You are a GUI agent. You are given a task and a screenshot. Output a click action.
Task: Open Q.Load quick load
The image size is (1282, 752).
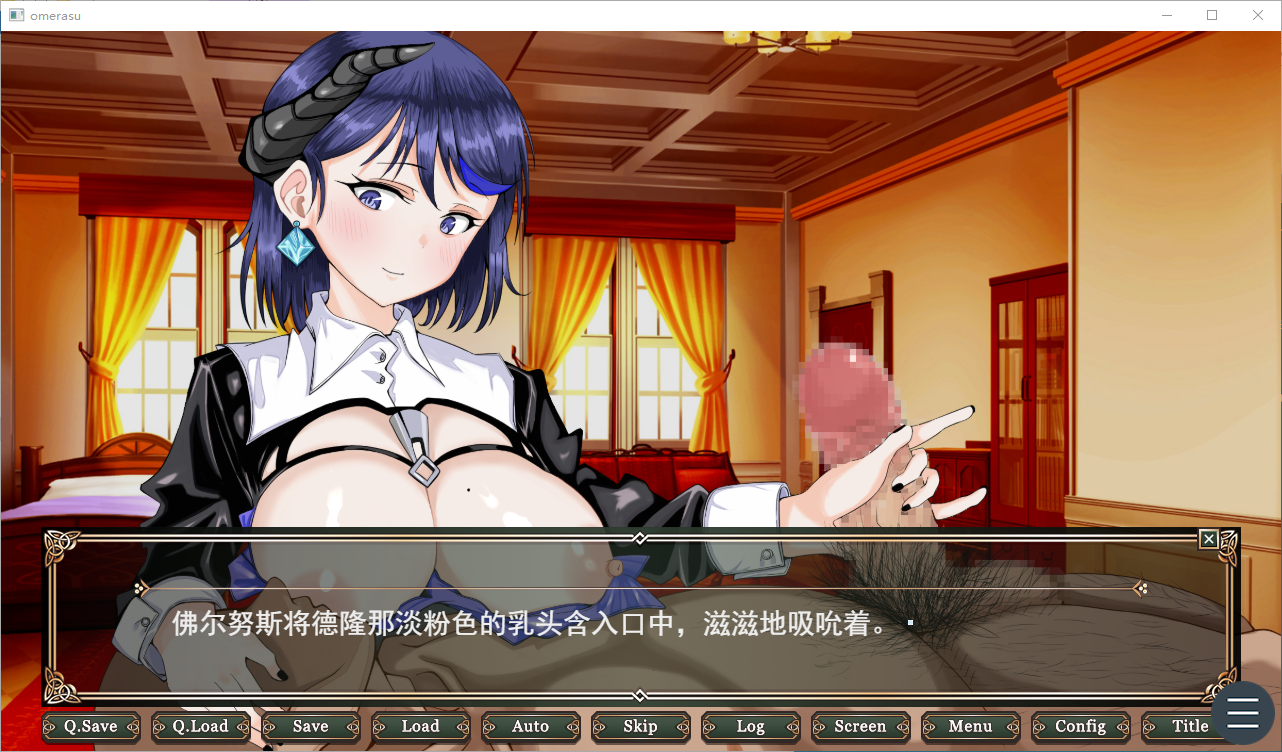point(200,727)
